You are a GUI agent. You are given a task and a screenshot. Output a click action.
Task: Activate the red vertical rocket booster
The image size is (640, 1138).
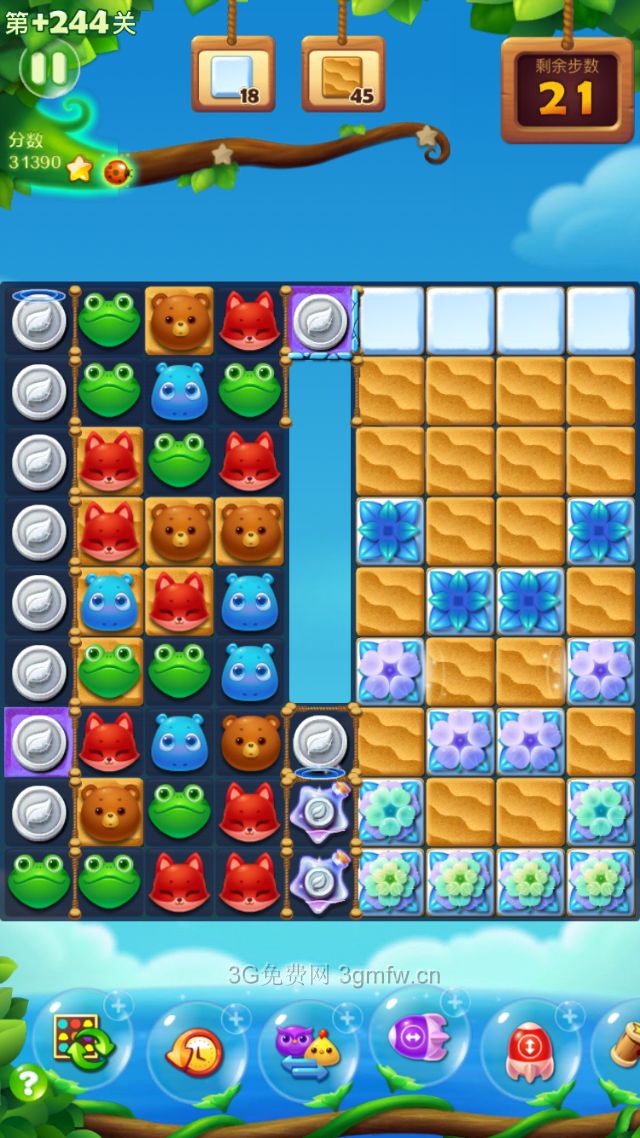pos(530,1050)
